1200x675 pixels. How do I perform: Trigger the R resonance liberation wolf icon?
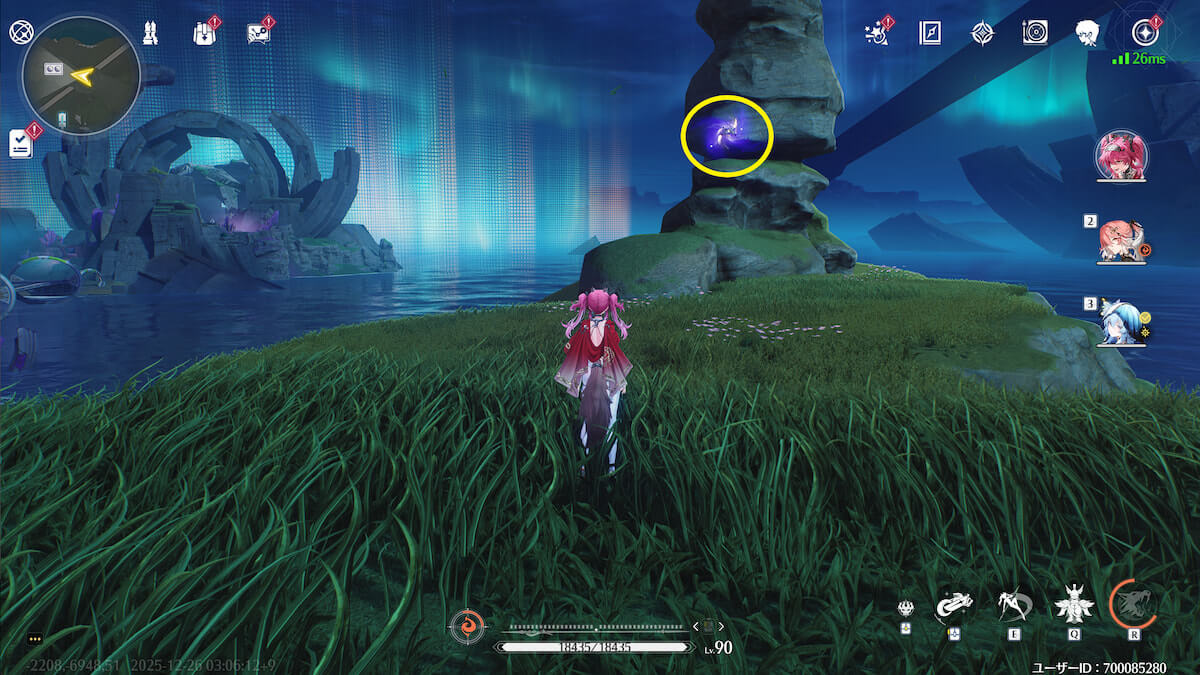pos(1133,603)
